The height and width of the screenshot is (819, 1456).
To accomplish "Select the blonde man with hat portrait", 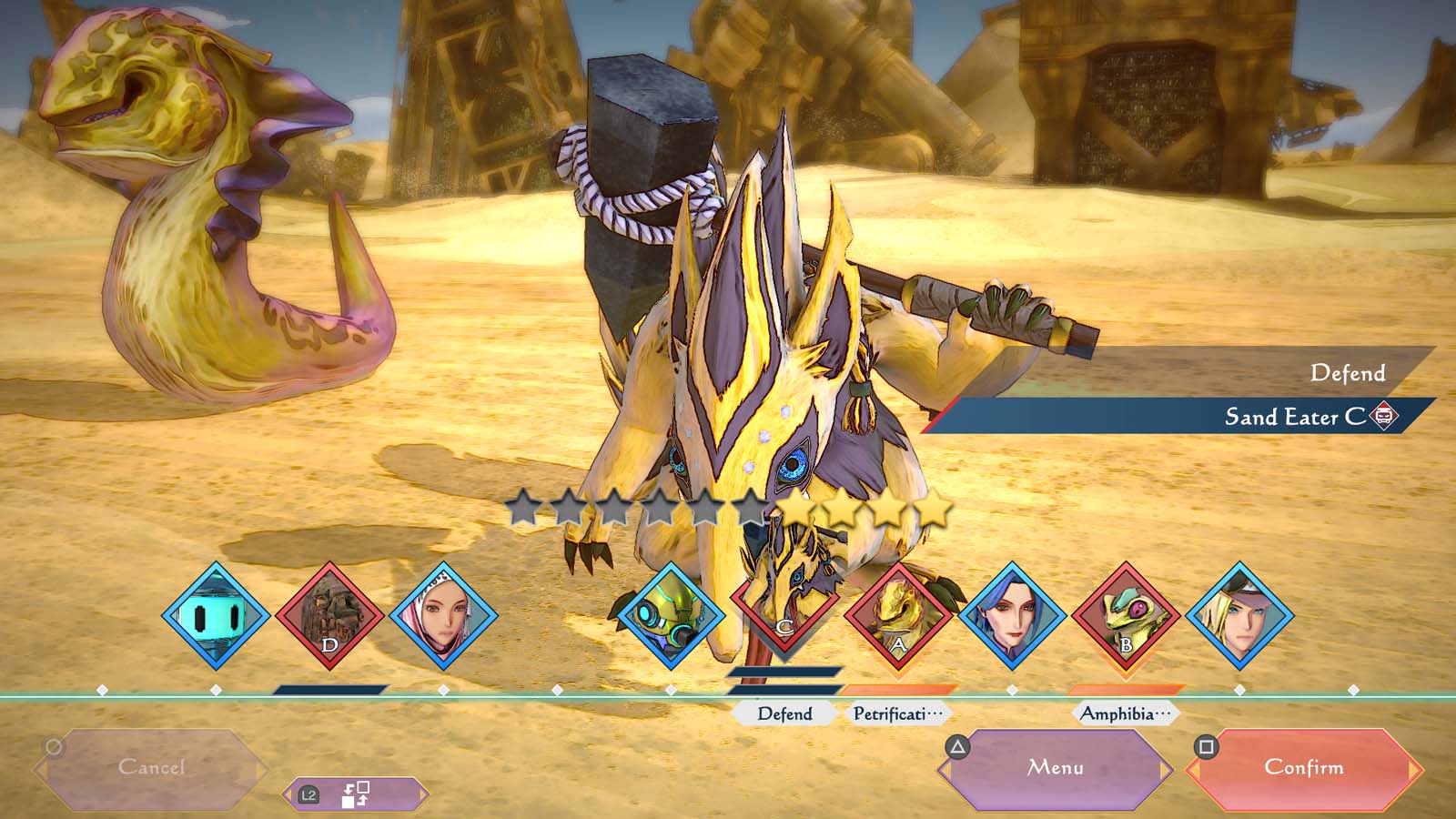I will tap(1241, 616).
